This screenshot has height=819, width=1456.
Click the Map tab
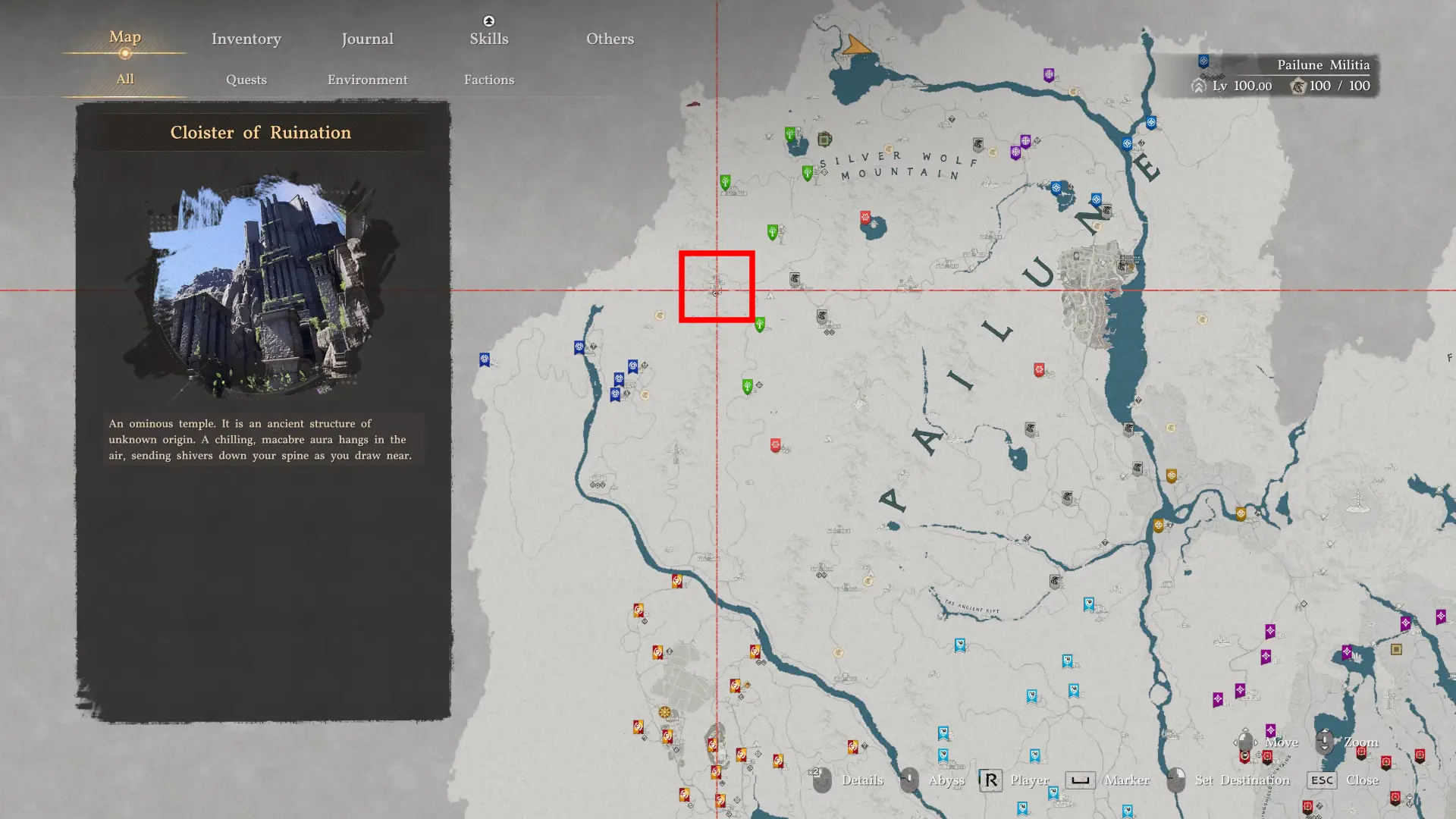[x=125, y=37]
